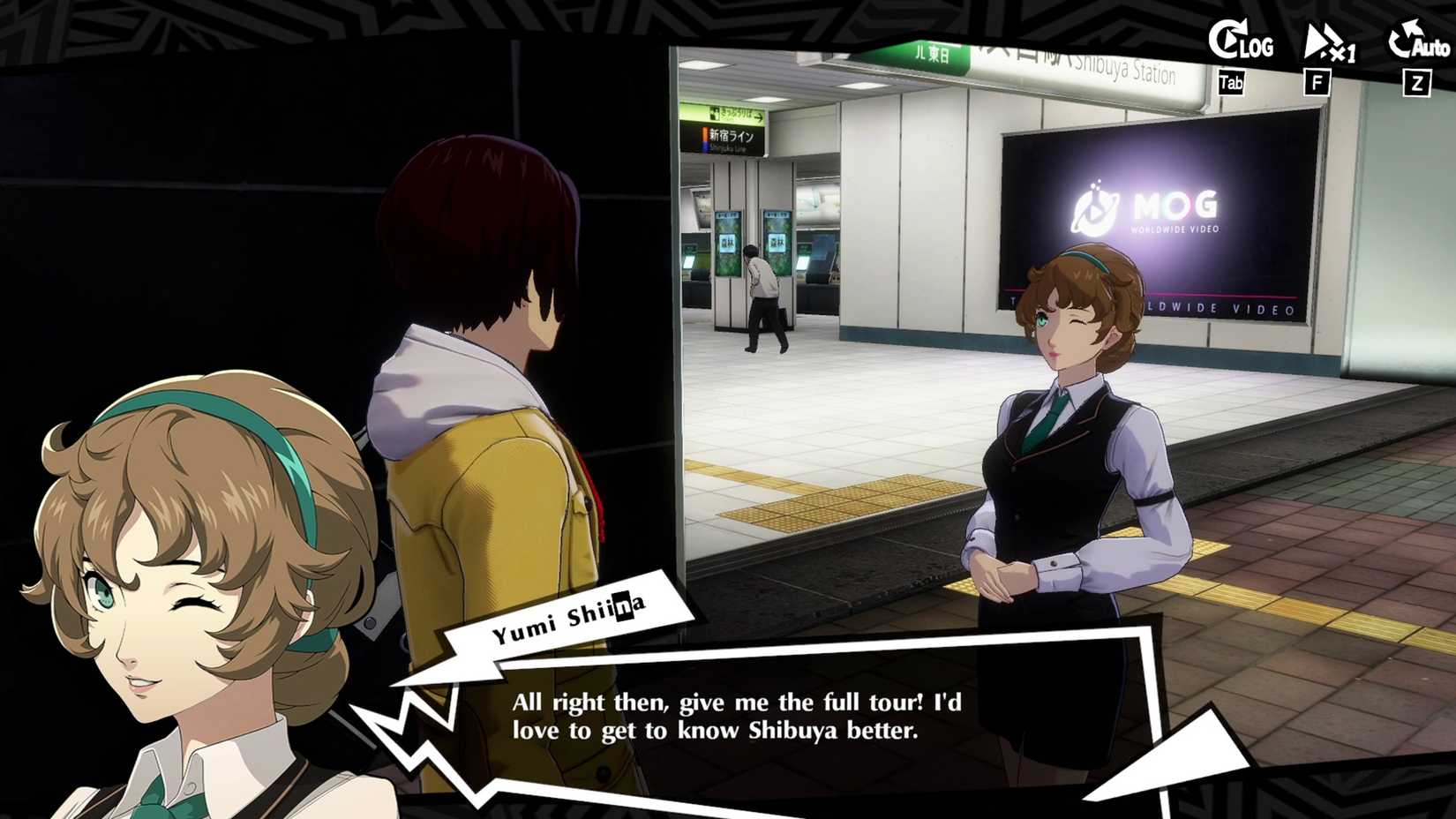Toggle fast-forward using the F key label

coord(1318,83)
